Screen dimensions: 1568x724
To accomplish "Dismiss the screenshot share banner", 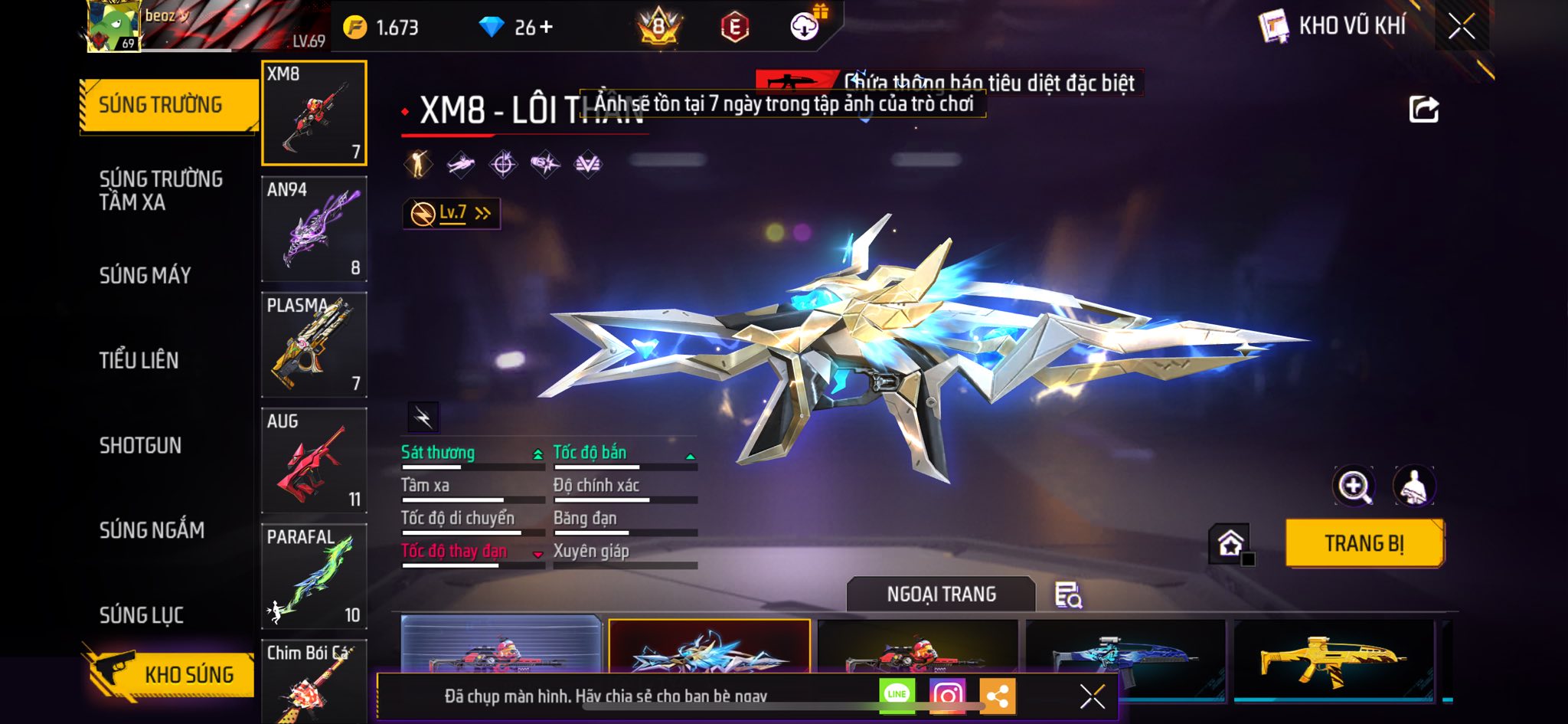I will click(1092, 696).
